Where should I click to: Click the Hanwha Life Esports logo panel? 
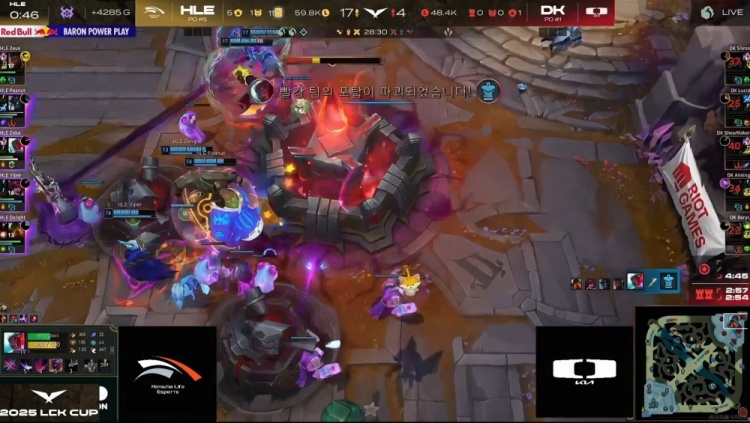(x=167, y=372)
